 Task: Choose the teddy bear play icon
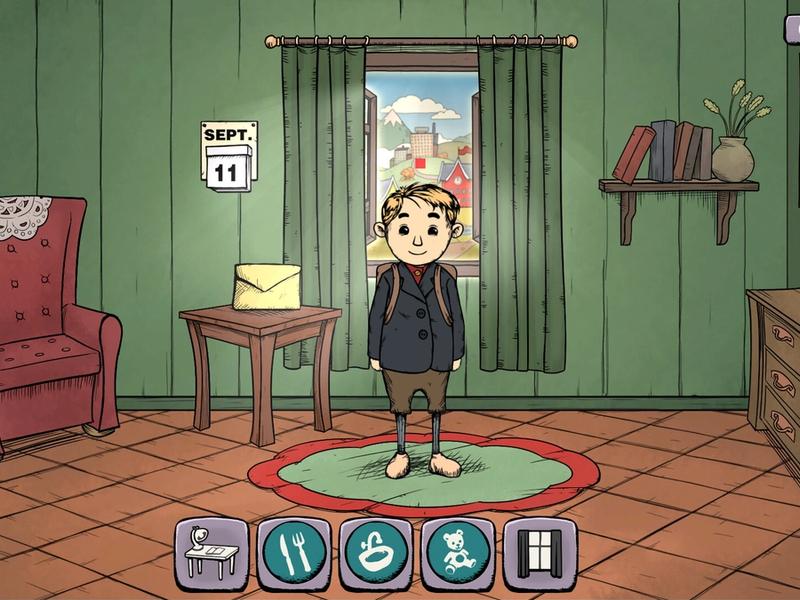point(453,549)
